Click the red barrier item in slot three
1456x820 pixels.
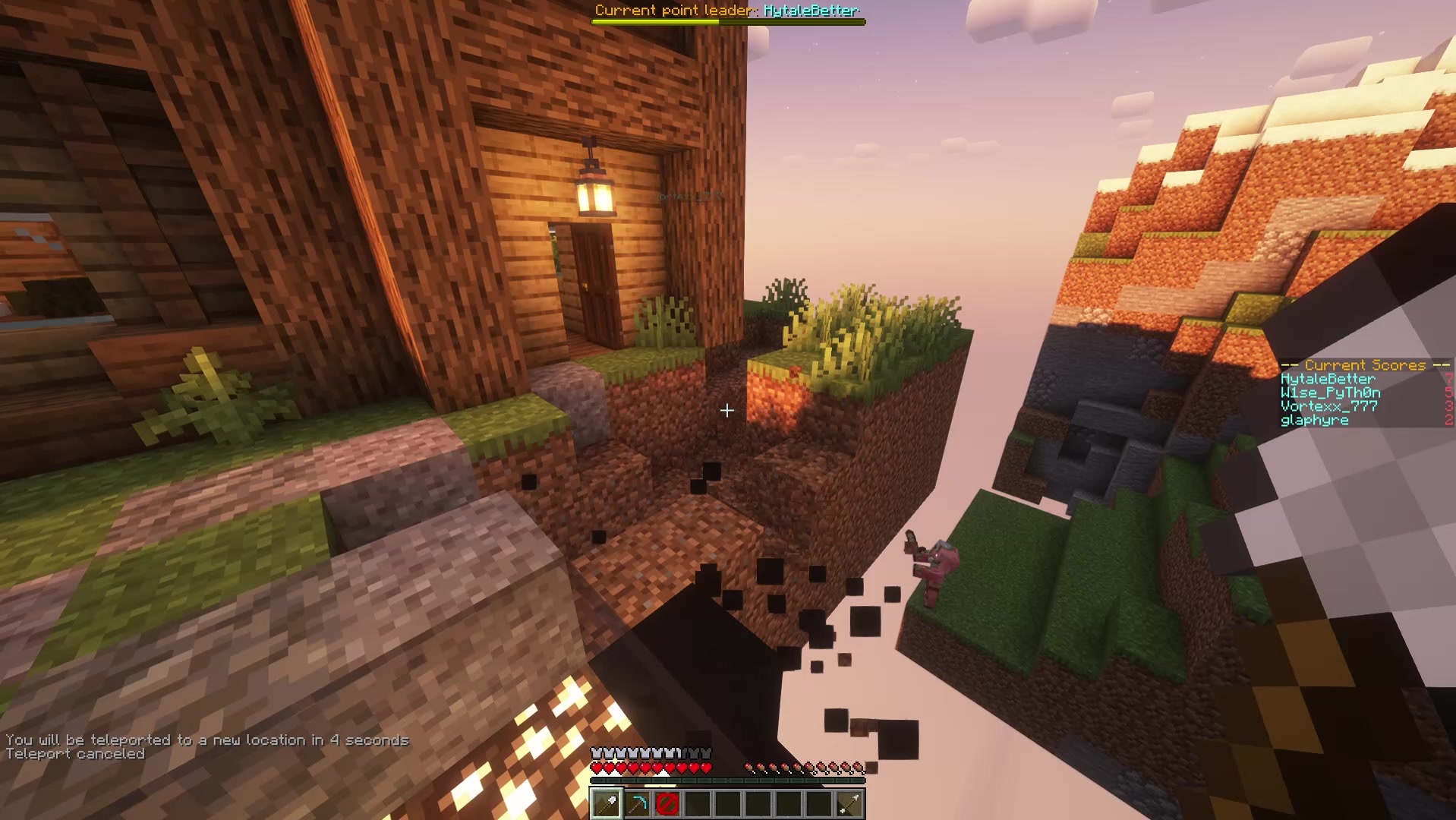[667, 803]
